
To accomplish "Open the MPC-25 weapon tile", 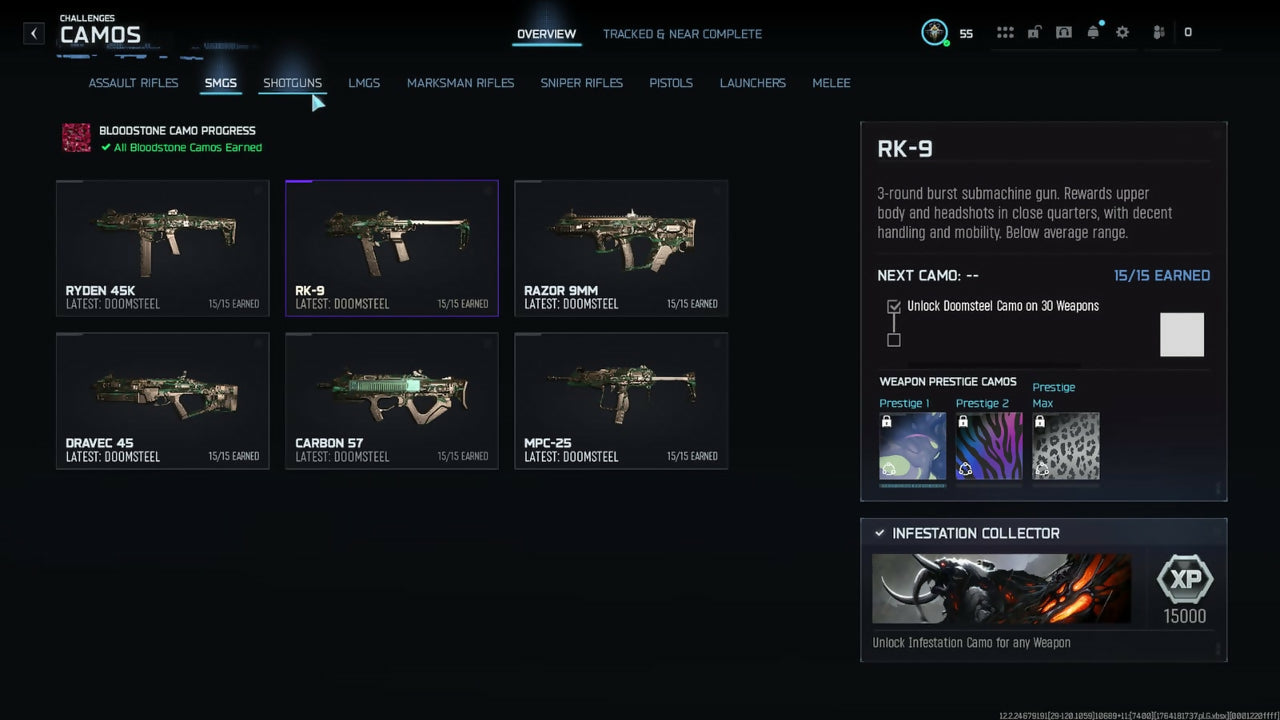I will point(621,400).
